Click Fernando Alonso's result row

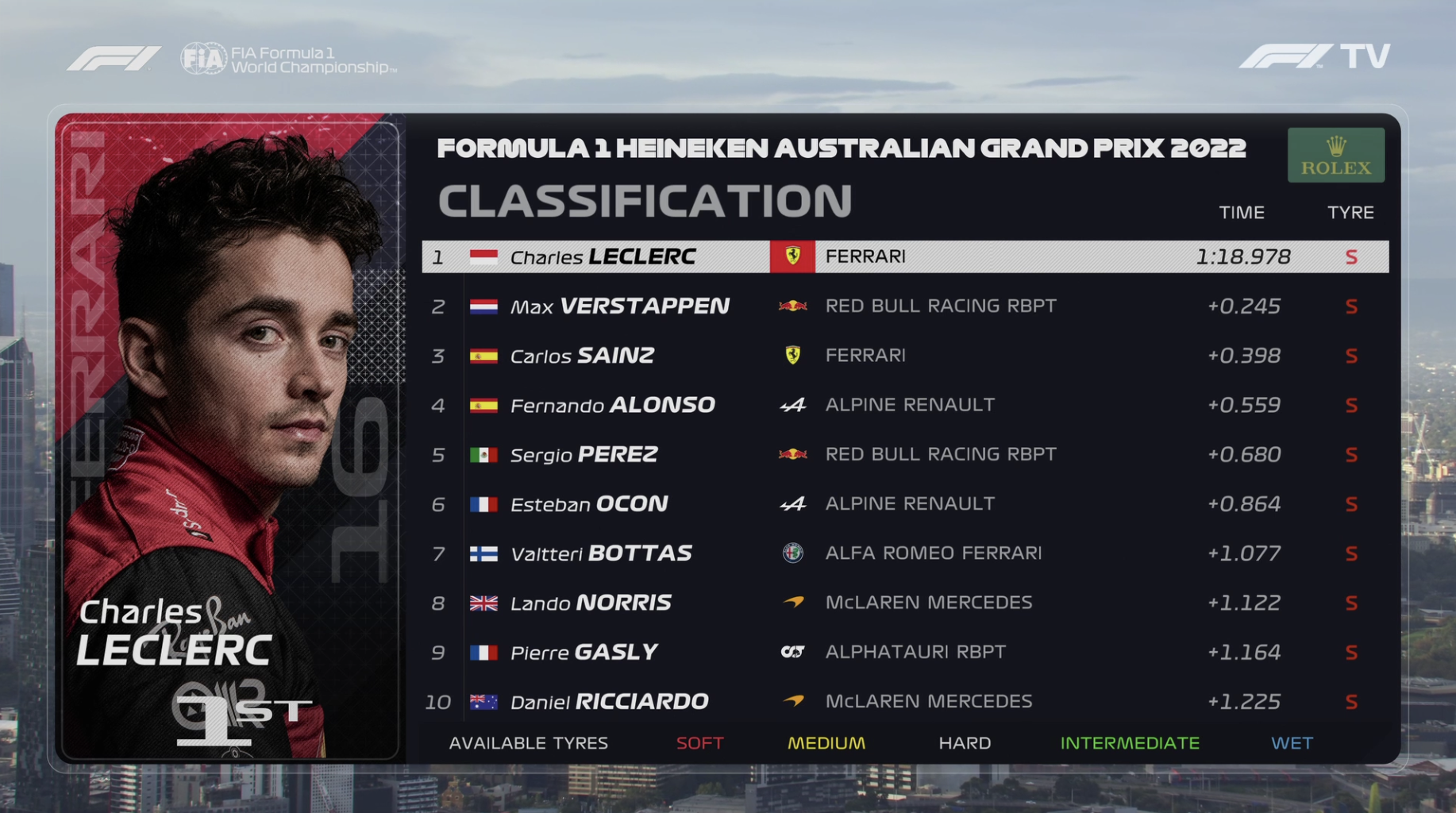[905, 405]
